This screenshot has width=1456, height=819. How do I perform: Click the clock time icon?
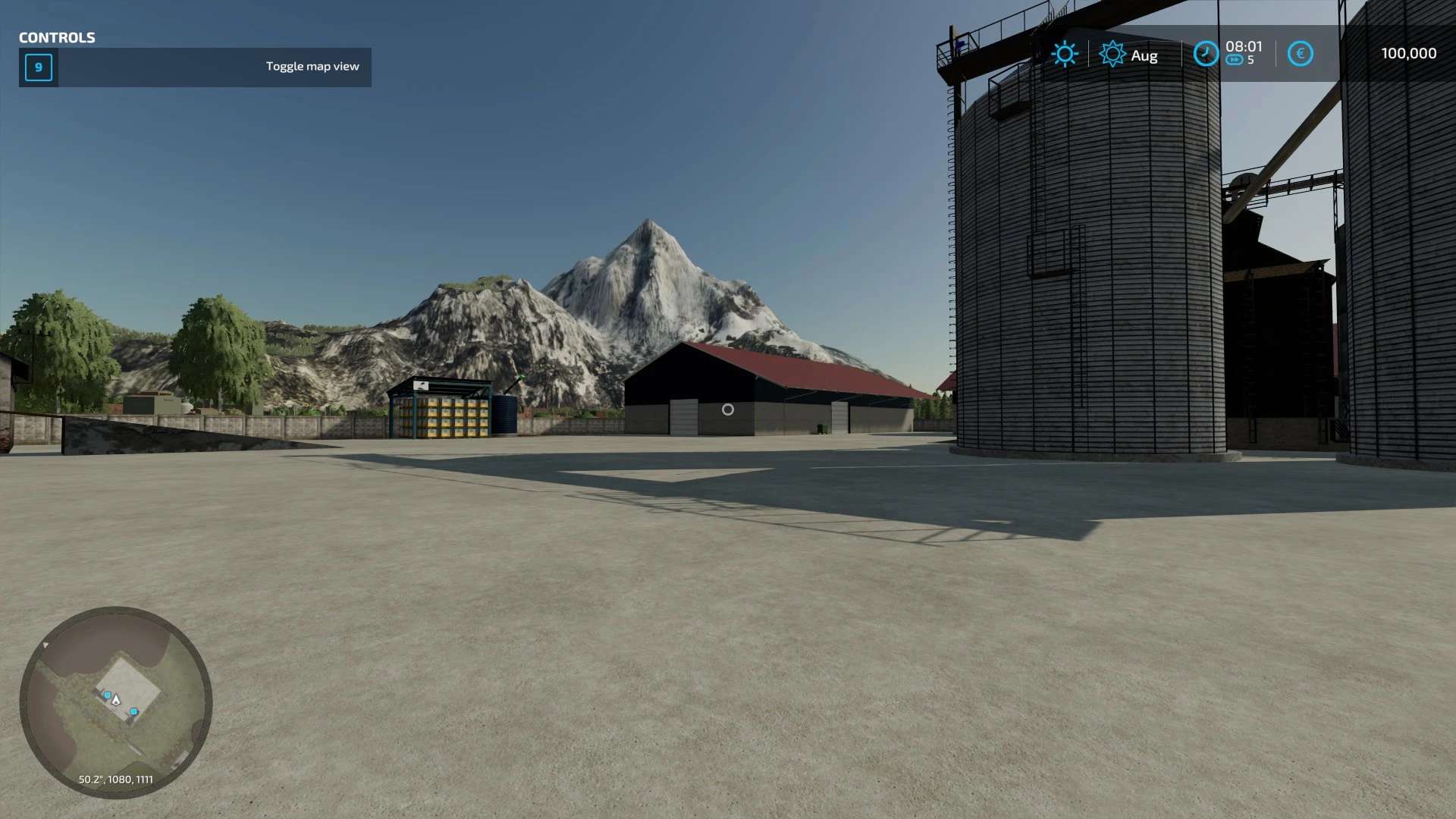pyautogui.click(x=1206, y=54)
